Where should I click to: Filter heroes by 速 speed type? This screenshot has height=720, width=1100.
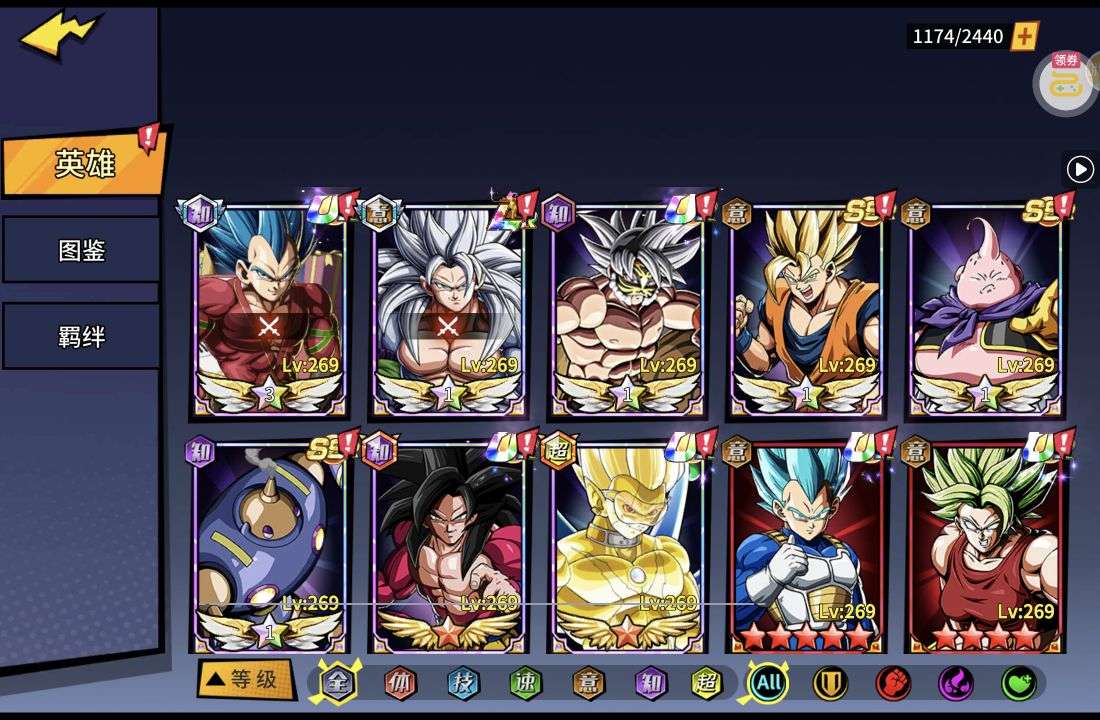(525, 683)
